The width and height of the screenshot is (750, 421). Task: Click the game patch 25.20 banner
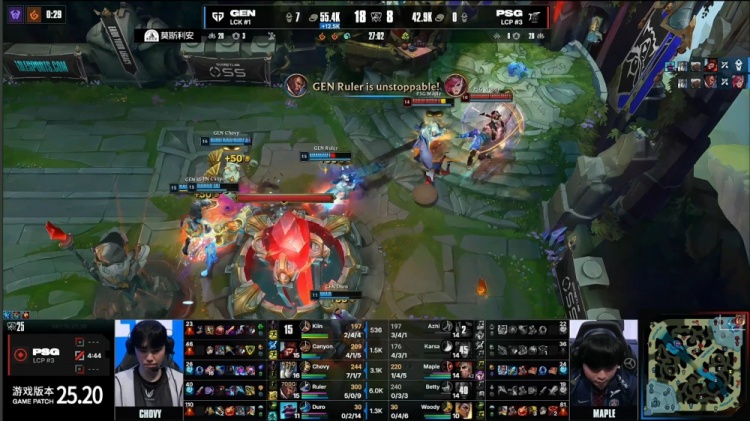coord(58,394)
